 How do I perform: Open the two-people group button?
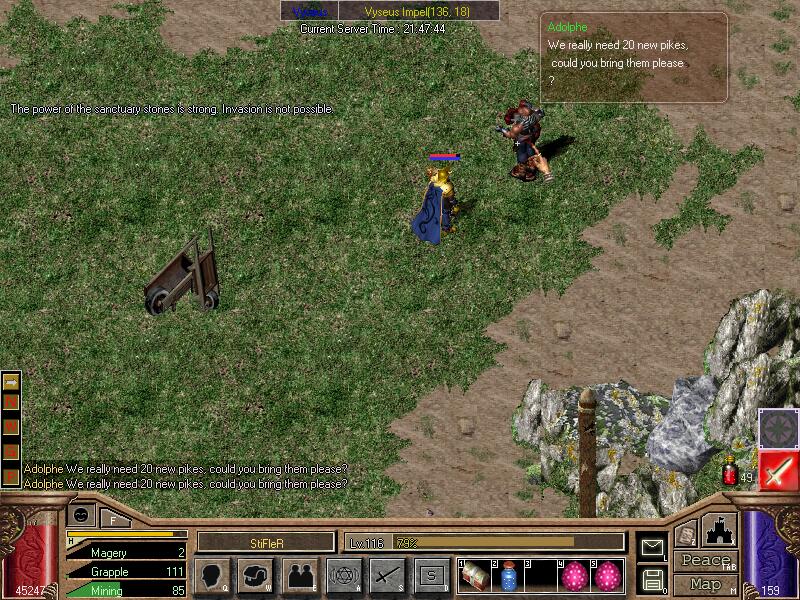pos(299,575)
